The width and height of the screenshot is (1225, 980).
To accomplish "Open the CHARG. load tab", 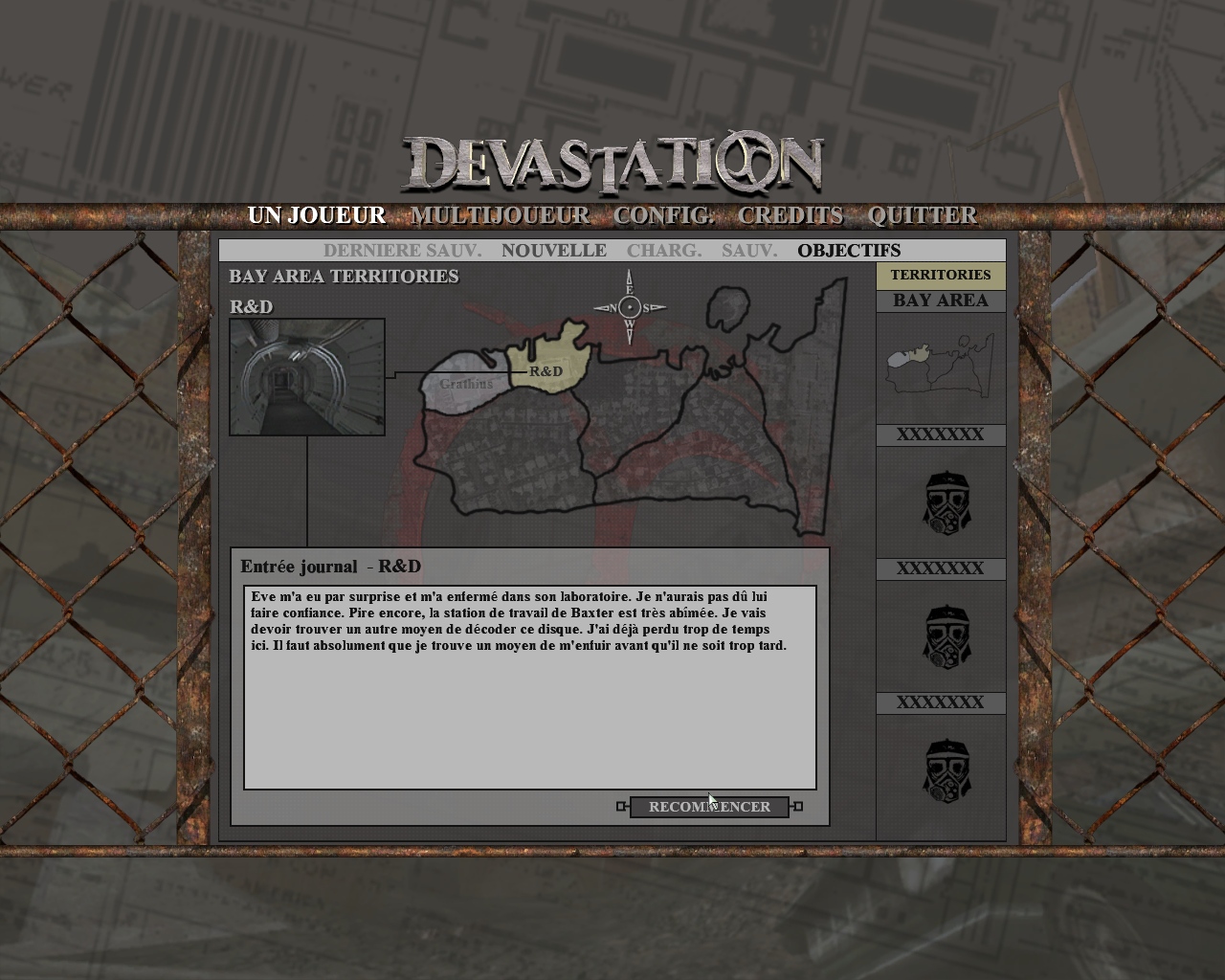I will [x=664, y=251].
